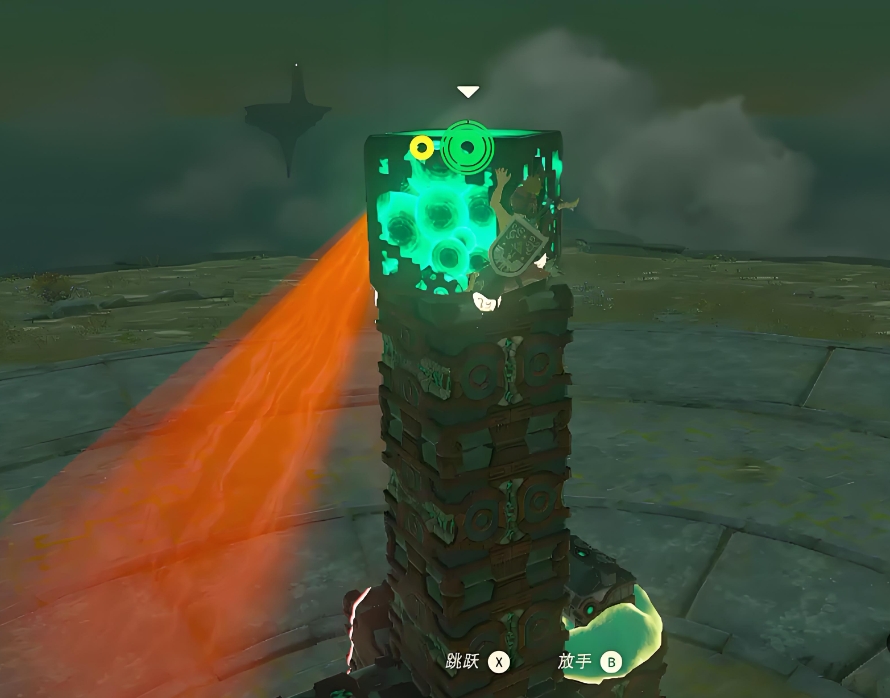Select the green concentric-circle shrine marker
Screen dimensions: 890x698
[465, 148]
